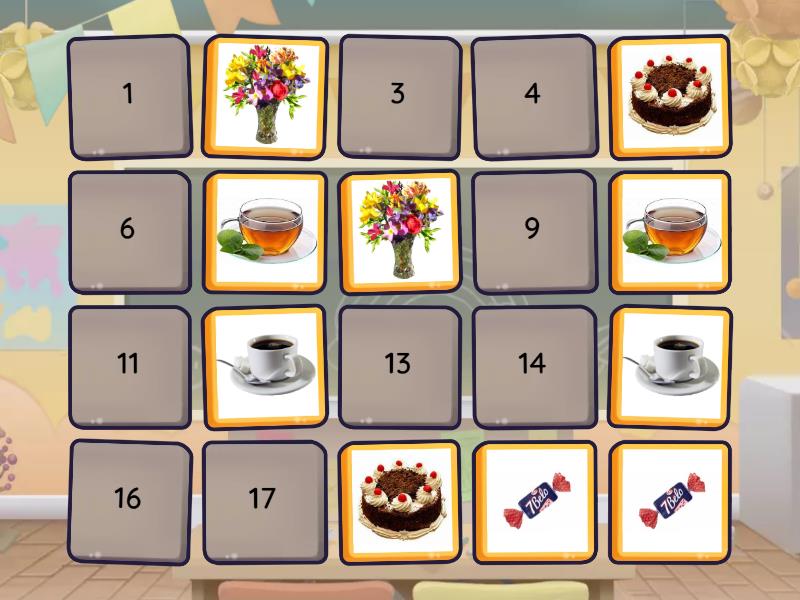Pick face-down card 14
The image size is (800, 600).
pos(532,364)
